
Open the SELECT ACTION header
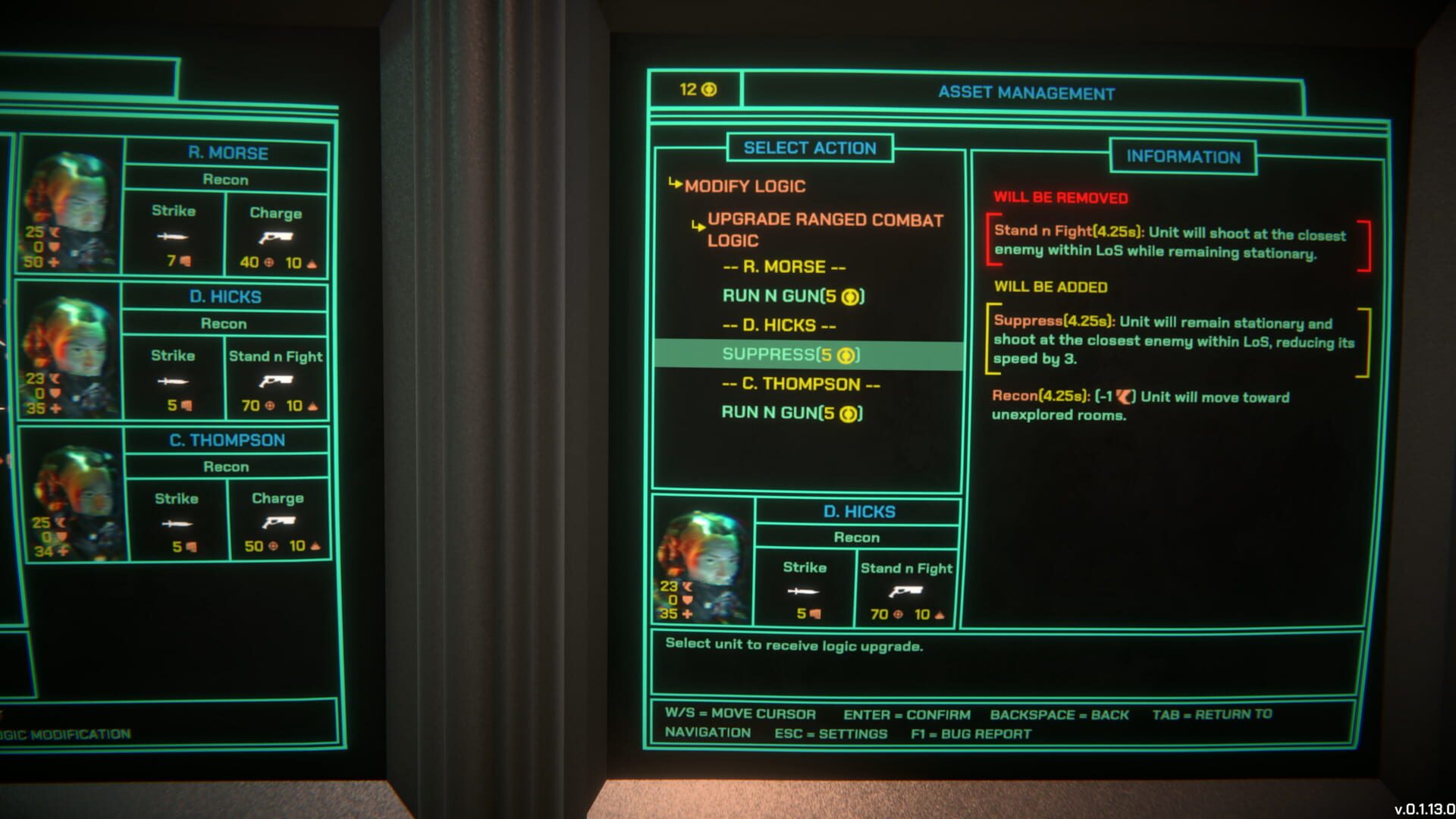(x=810, y=148)
